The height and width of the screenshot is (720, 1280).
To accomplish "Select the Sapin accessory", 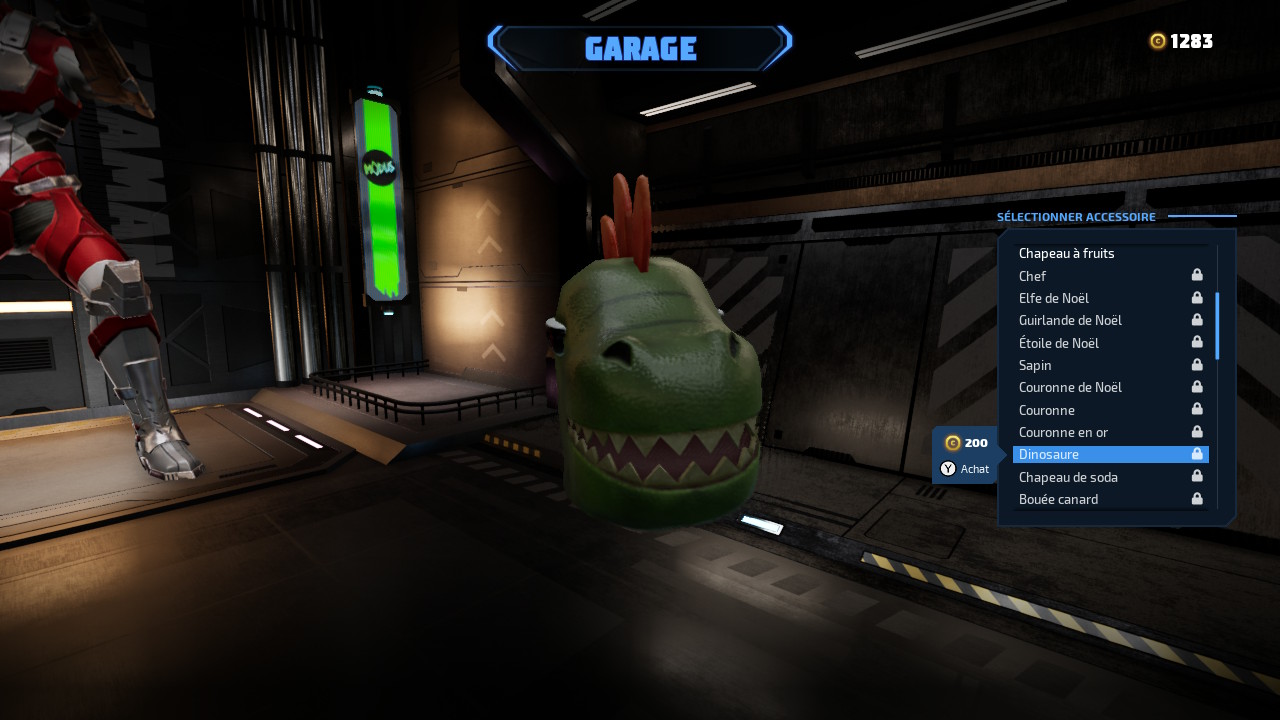I will tap(1035, 365).
